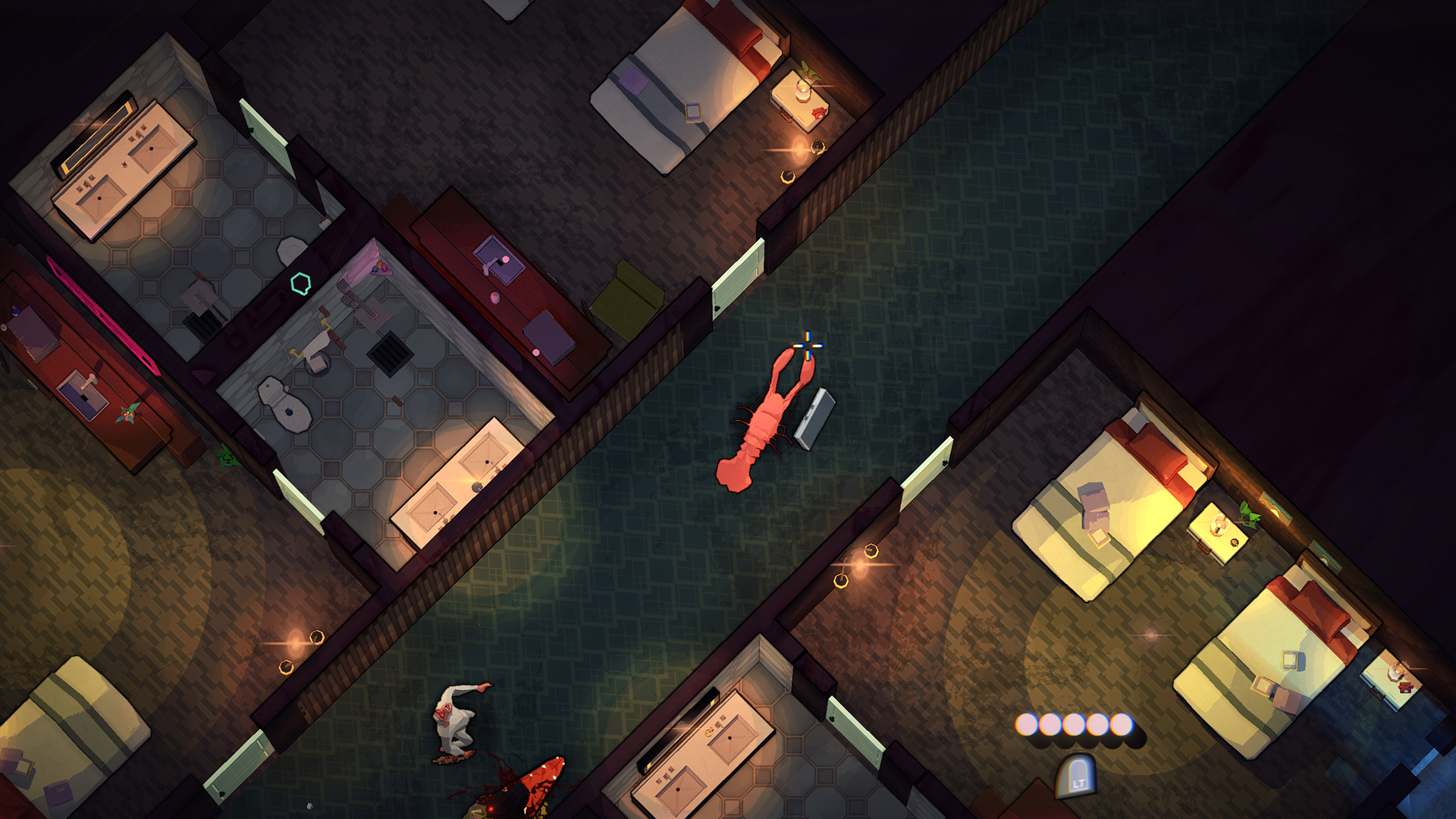This screenshot has height=819, width=1456.
Task: Click the red telephone on the nightstand
Action: point(817,113)
